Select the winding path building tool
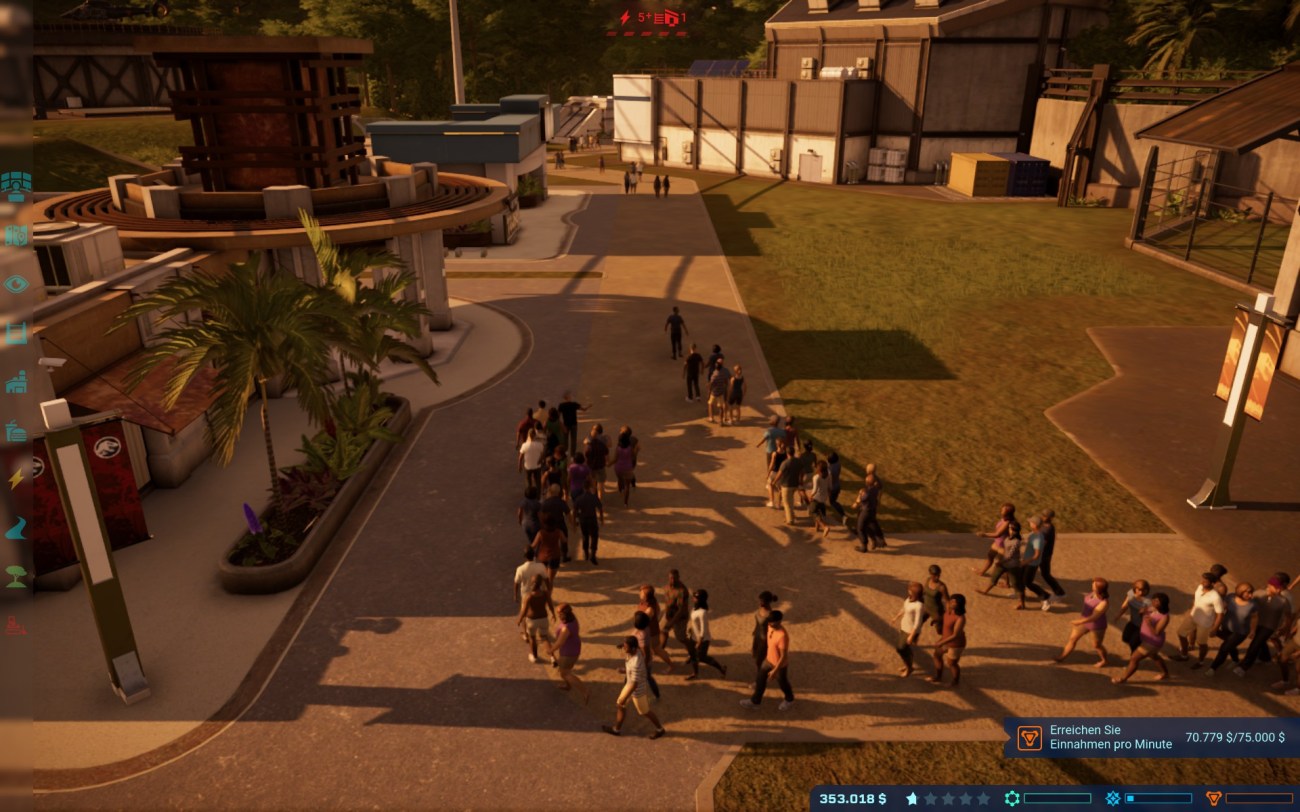The height and width of the screenshot is (812, 1300). pyautogui.click(x=16, y=528)
